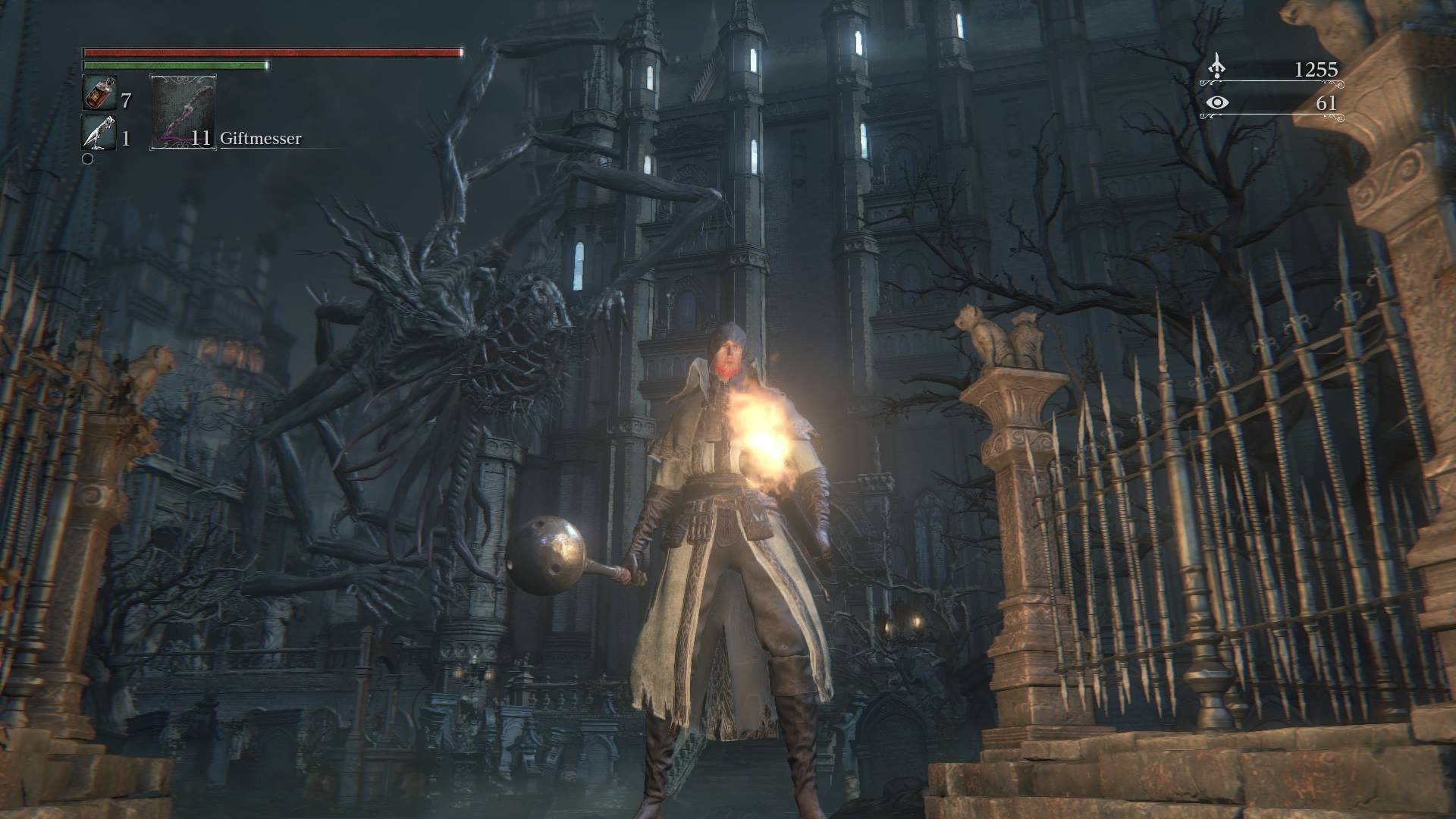Click the red health bar

coord(273,52)
